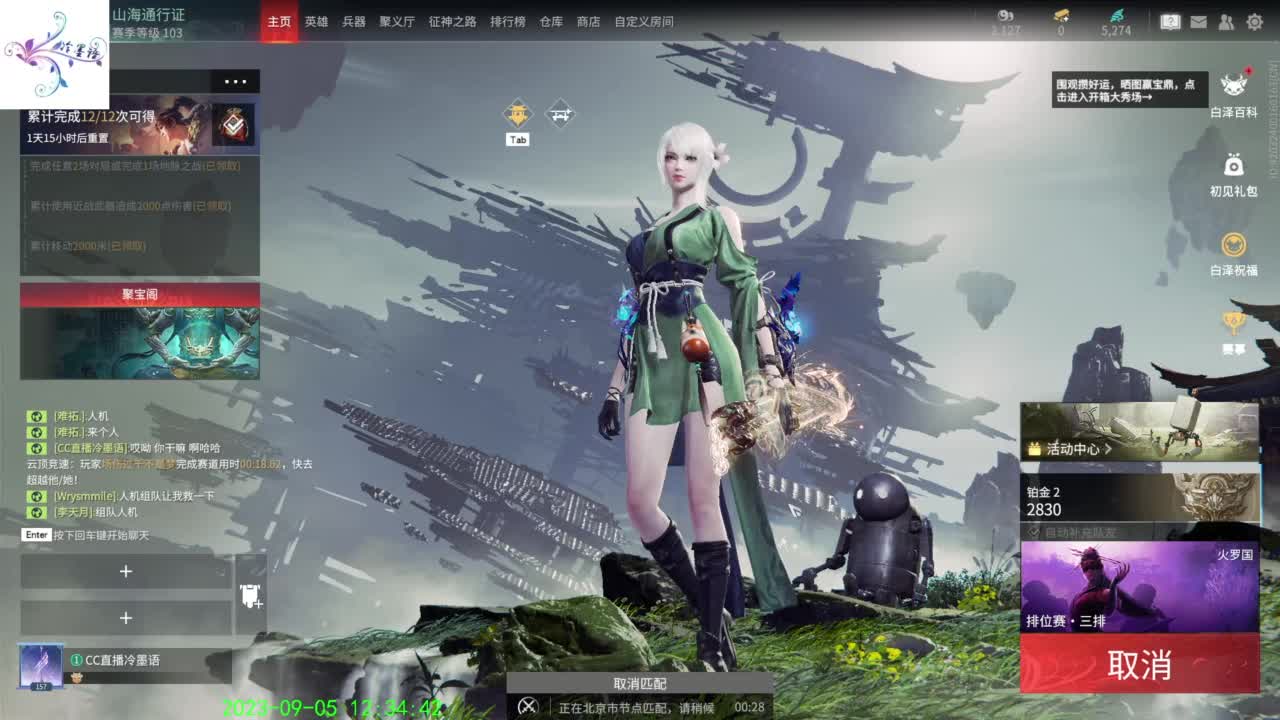The image size is (1280, 720).
Task: Select the 赛事 trophy tournament icon
Action: pyautogui.click(x=1231, y=321)
